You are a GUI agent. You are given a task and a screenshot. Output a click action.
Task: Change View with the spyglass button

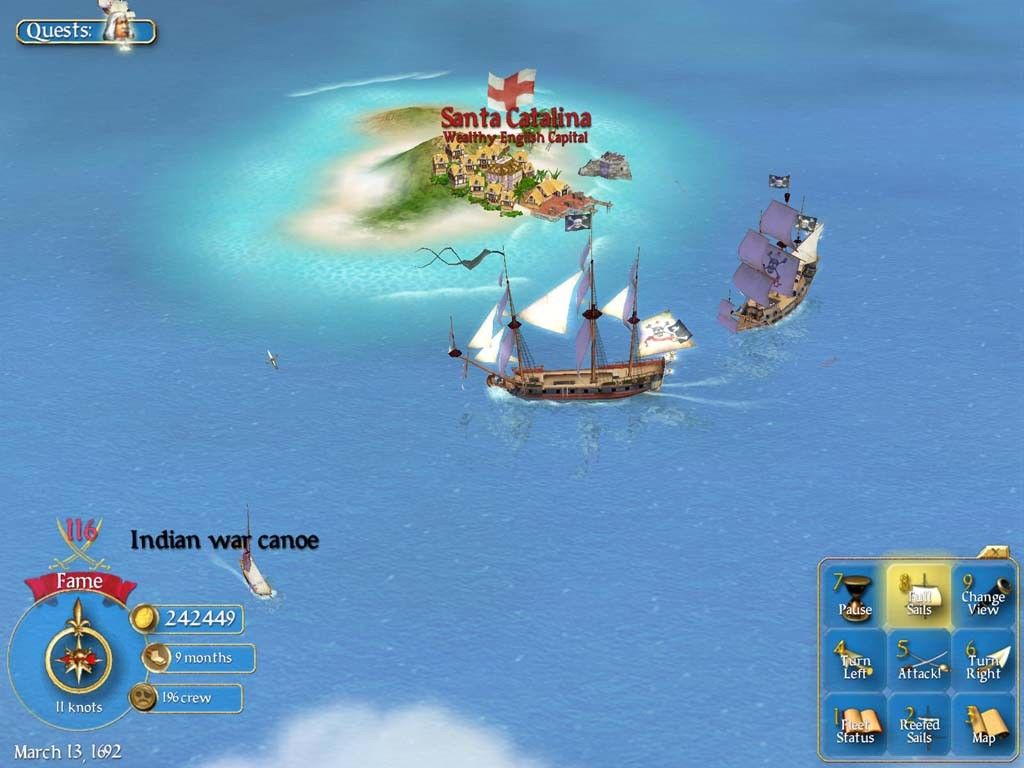click(x=982, y=595)
